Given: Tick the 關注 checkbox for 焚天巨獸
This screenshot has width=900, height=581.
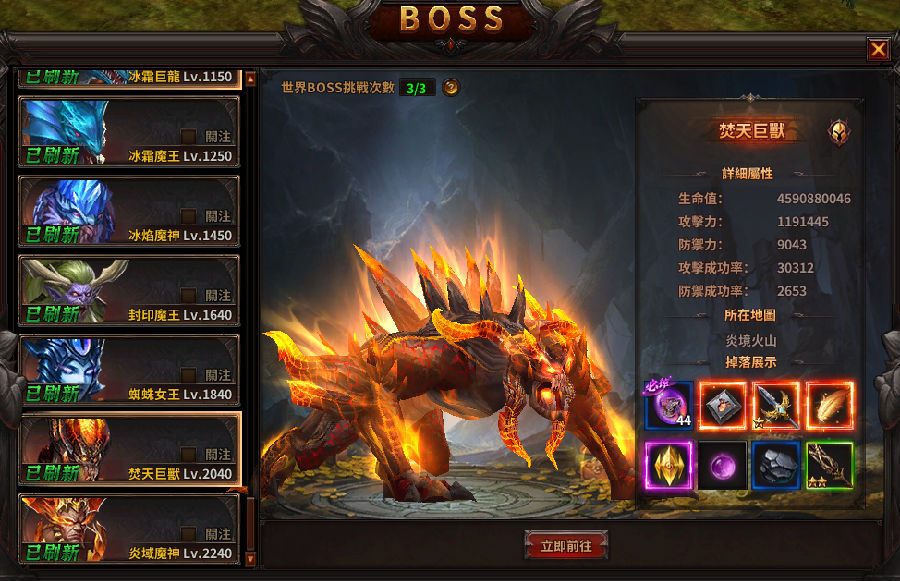Looking at the screenshot, I should (188, 454).
